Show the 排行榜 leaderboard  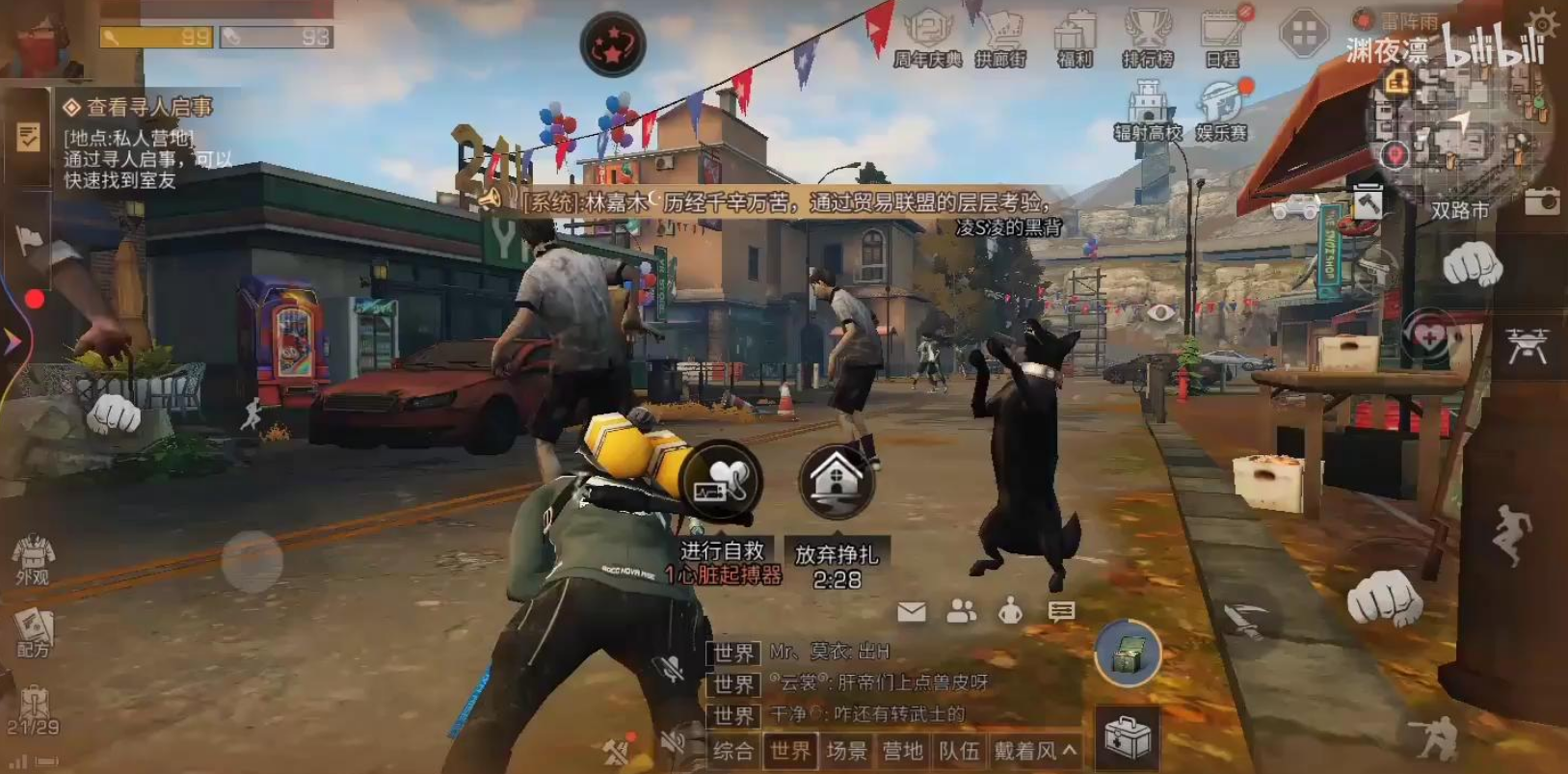[x=1148, y=39]
